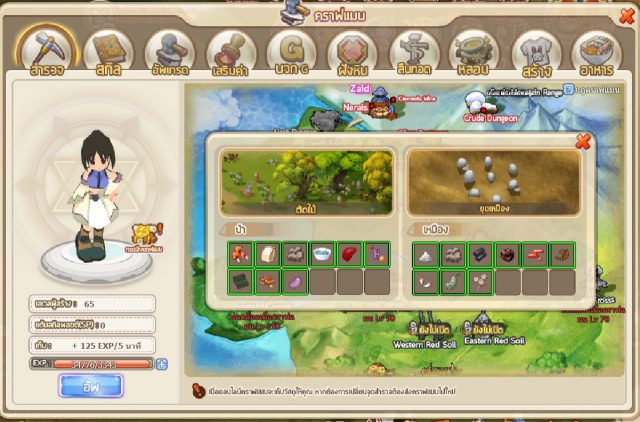Image resolution: width=640 pixels, height=422 pixels.
Task: Select the อัพเกรด anvil tab
Action: [169, 53]
